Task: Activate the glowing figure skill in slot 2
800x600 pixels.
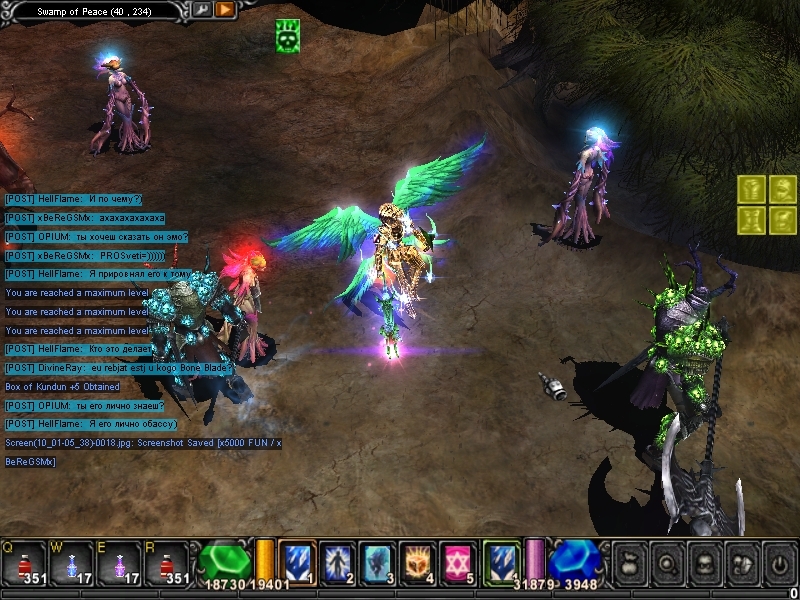Action: [x=337, y=562]
